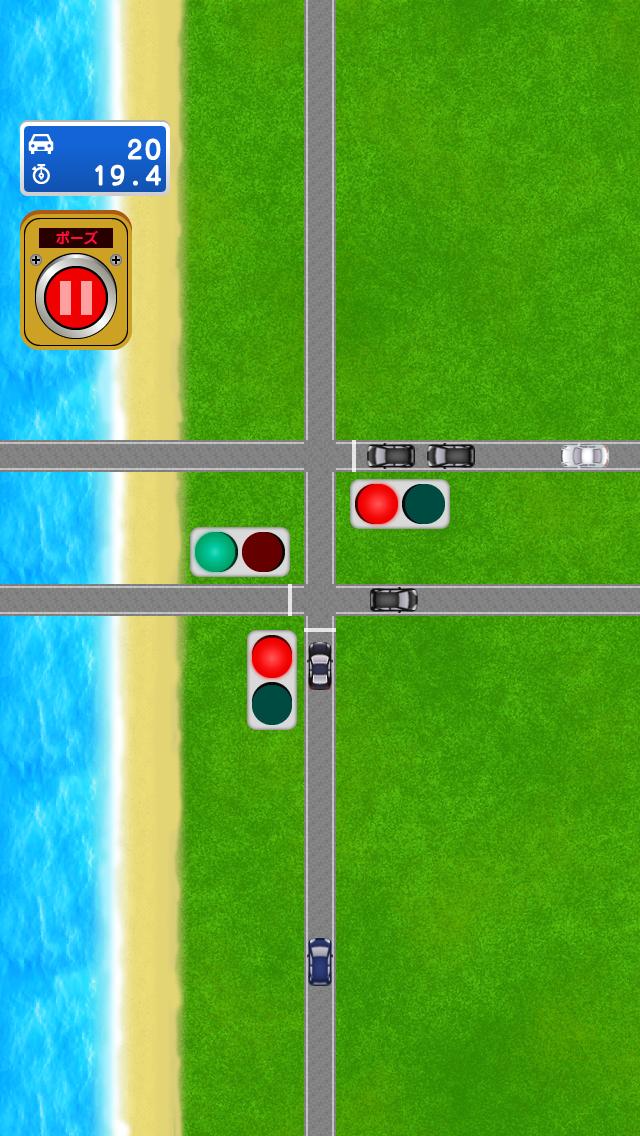Pause the game with the red ポーズ button
The height and width of the screenshot is (1136, 640).
(76, 294)
